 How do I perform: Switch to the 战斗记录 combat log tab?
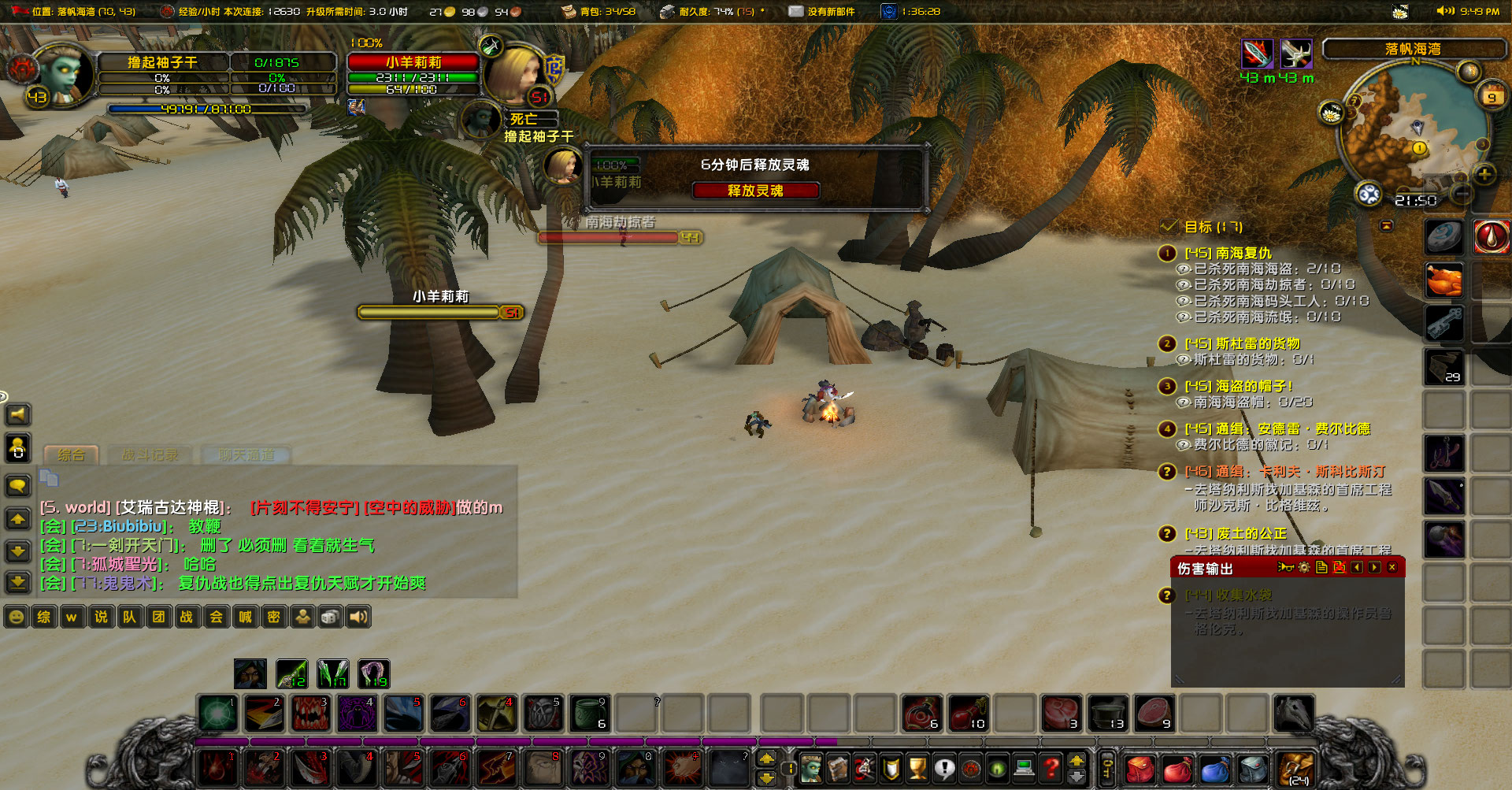[150, 455]
